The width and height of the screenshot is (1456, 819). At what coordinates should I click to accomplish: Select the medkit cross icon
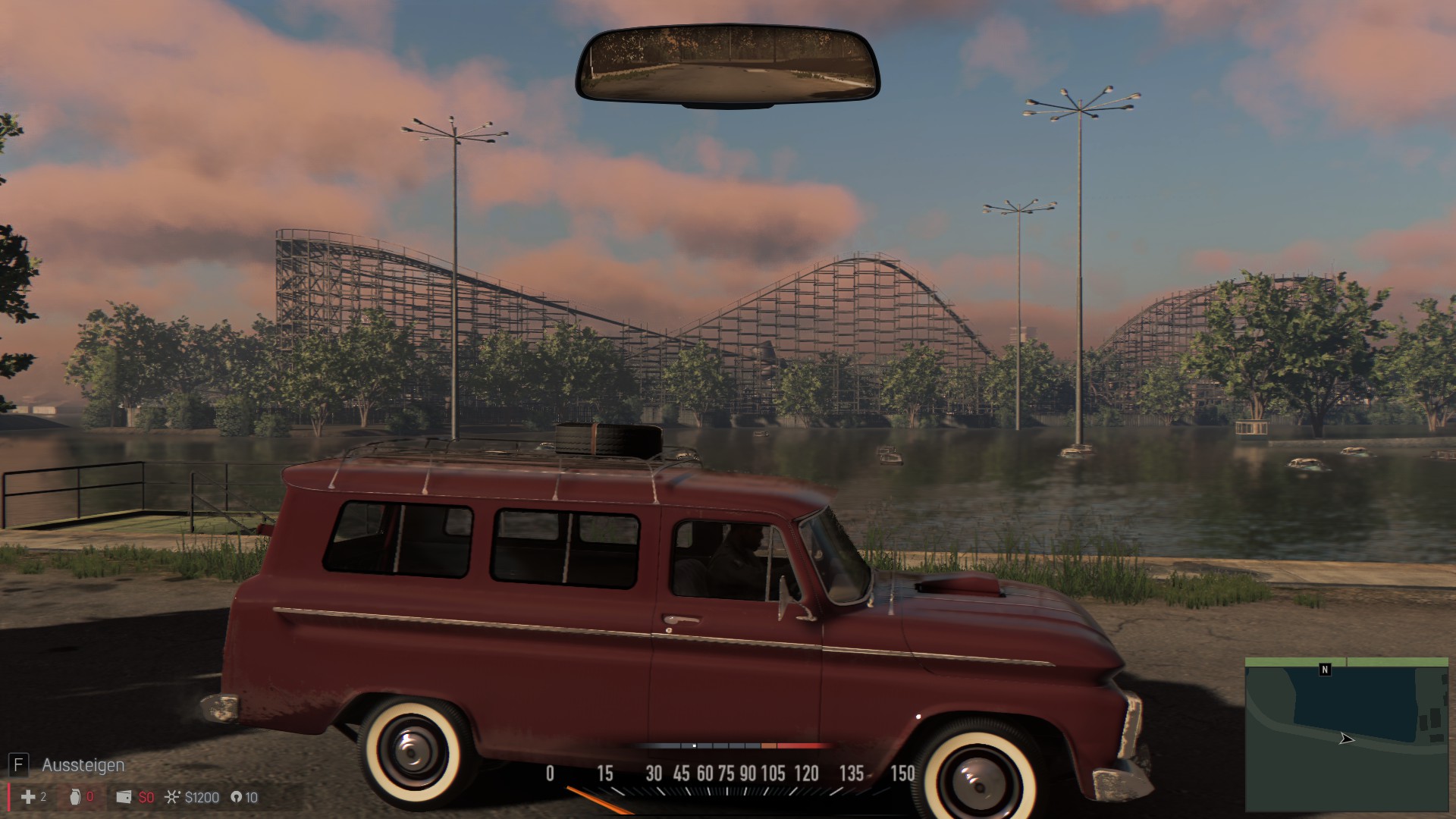coord(28,797)
